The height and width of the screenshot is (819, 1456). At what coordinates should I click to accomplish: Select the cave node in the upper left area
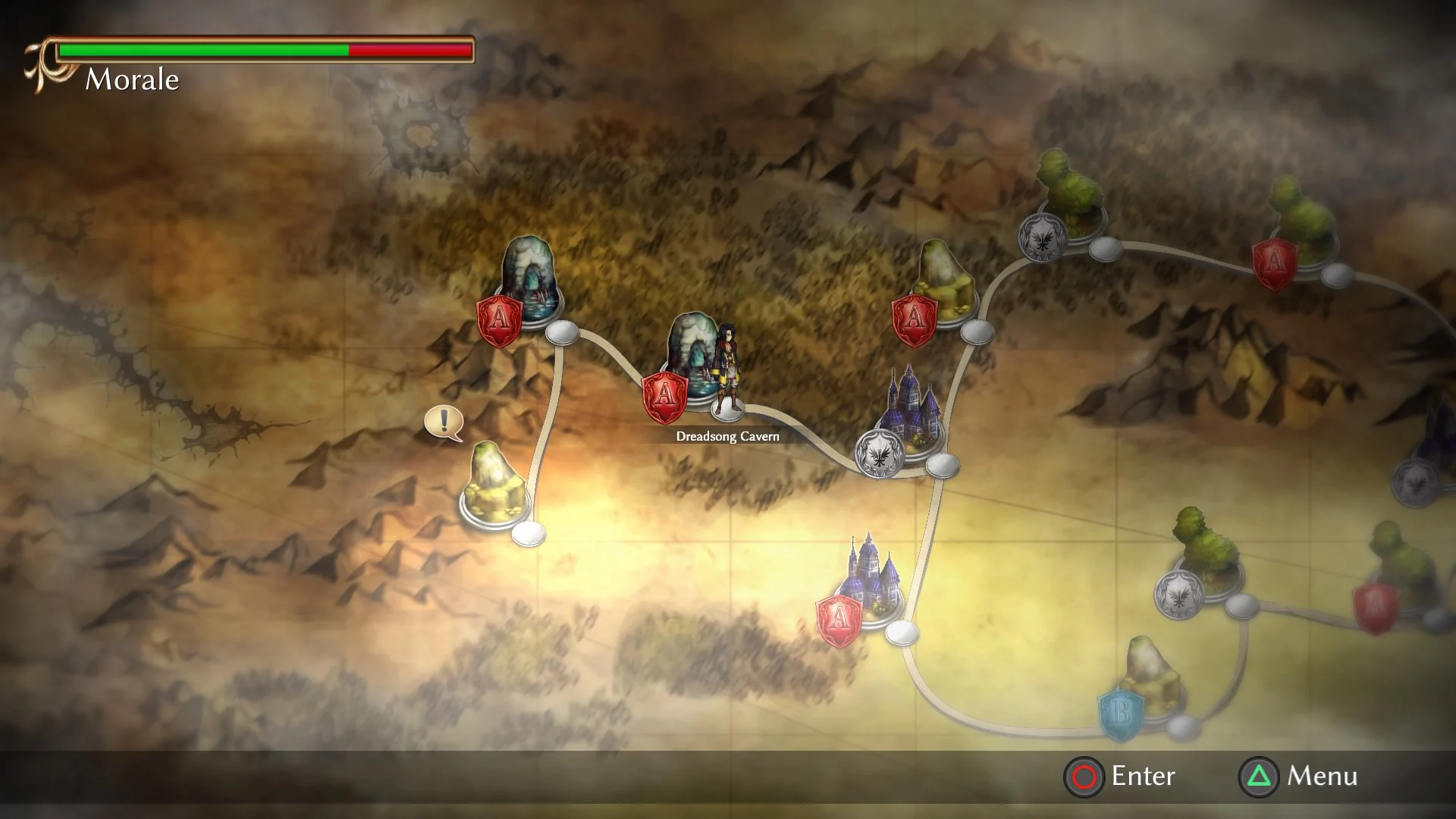(531, 281)
